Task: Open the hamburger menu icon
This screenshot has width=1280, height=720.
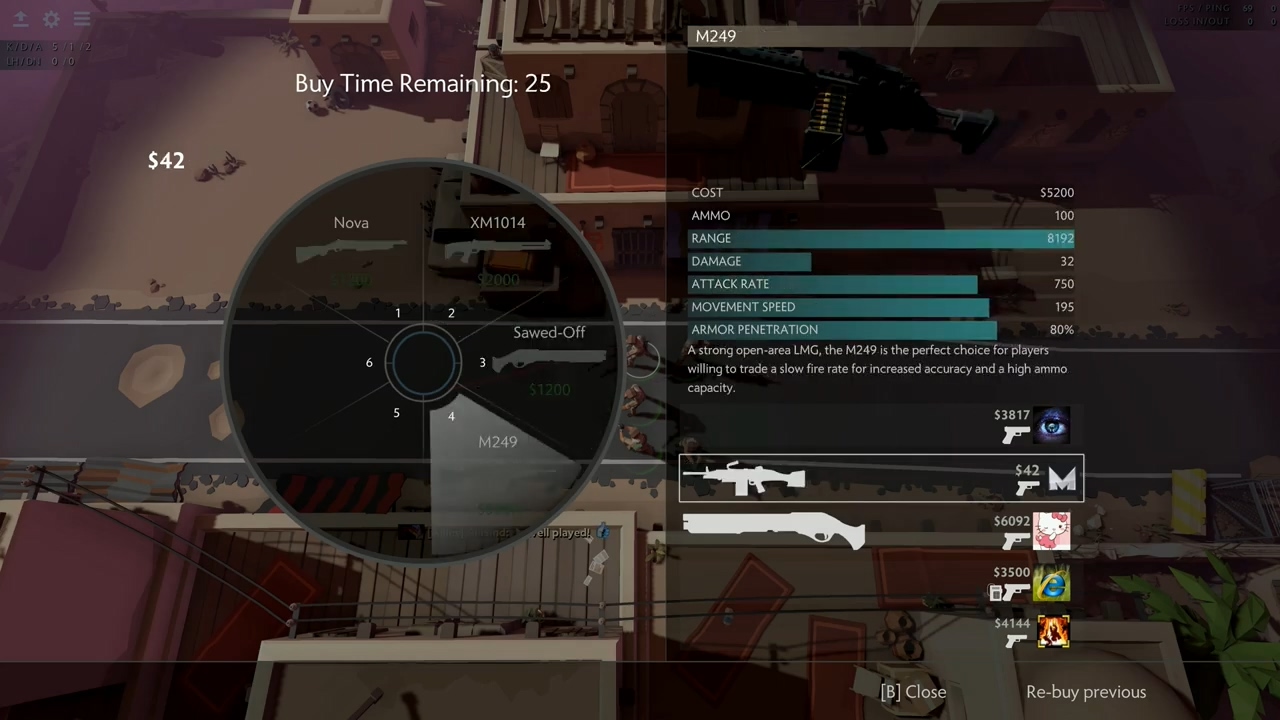Action: [x=82, y=19]
